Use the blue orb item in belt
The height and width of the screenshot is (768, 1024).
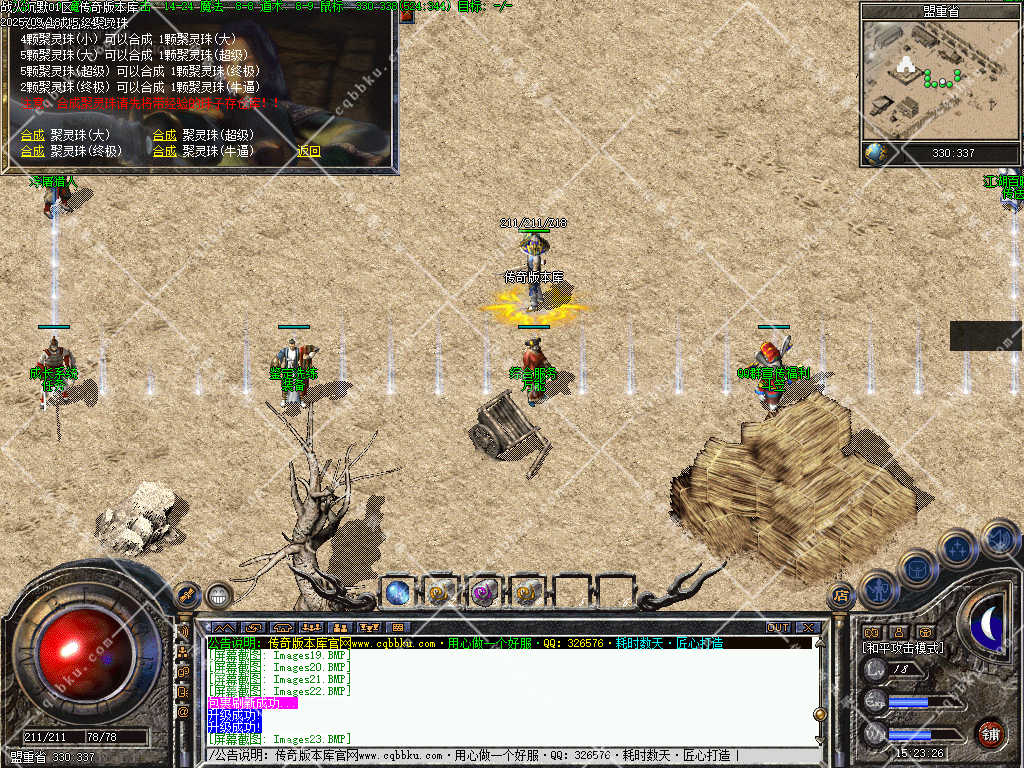(x=398, y=592)
